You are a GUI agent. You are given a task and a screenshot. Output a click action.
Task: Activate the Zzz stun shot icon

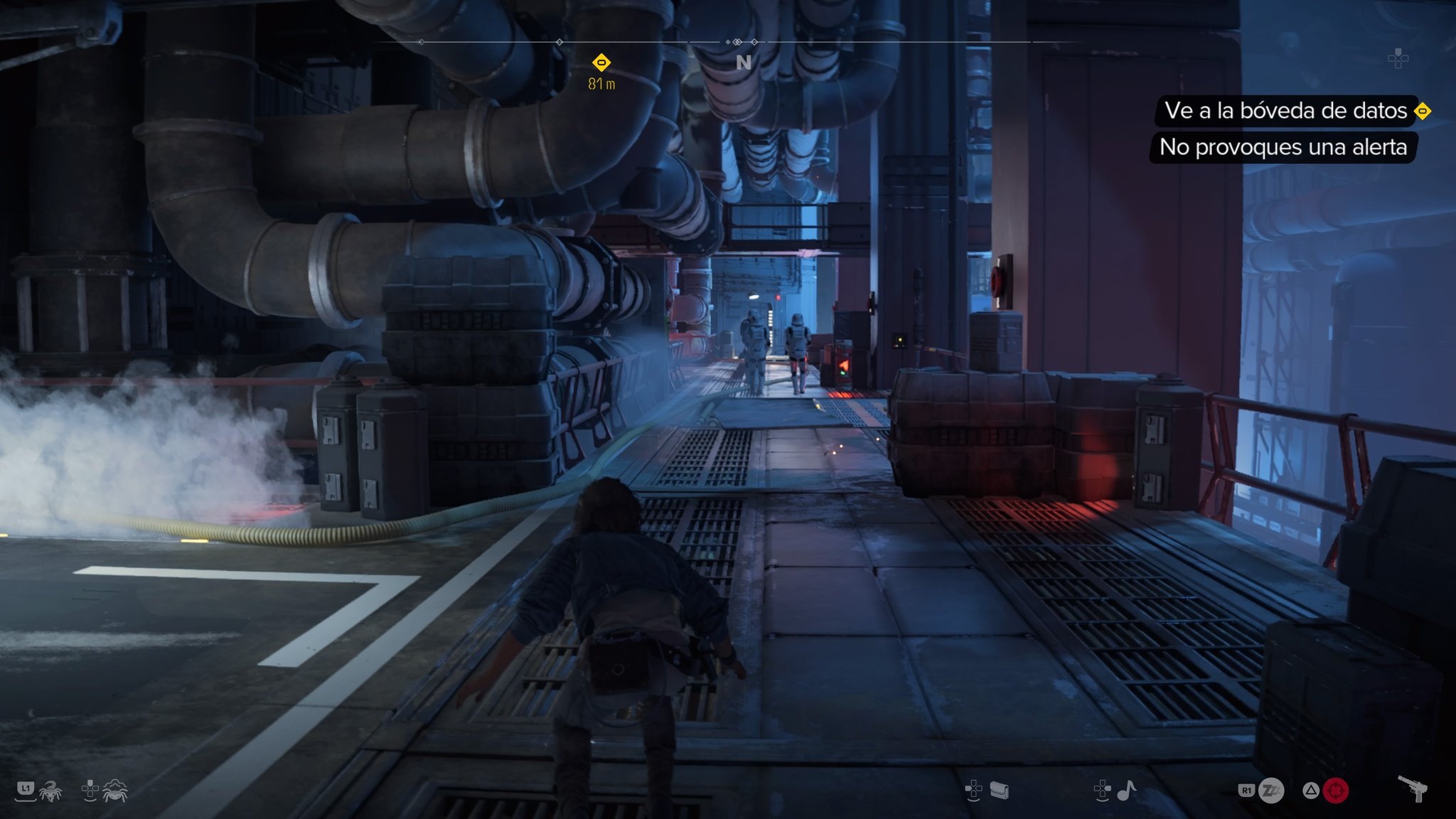pyautogui.click(x=1271, y=791)
